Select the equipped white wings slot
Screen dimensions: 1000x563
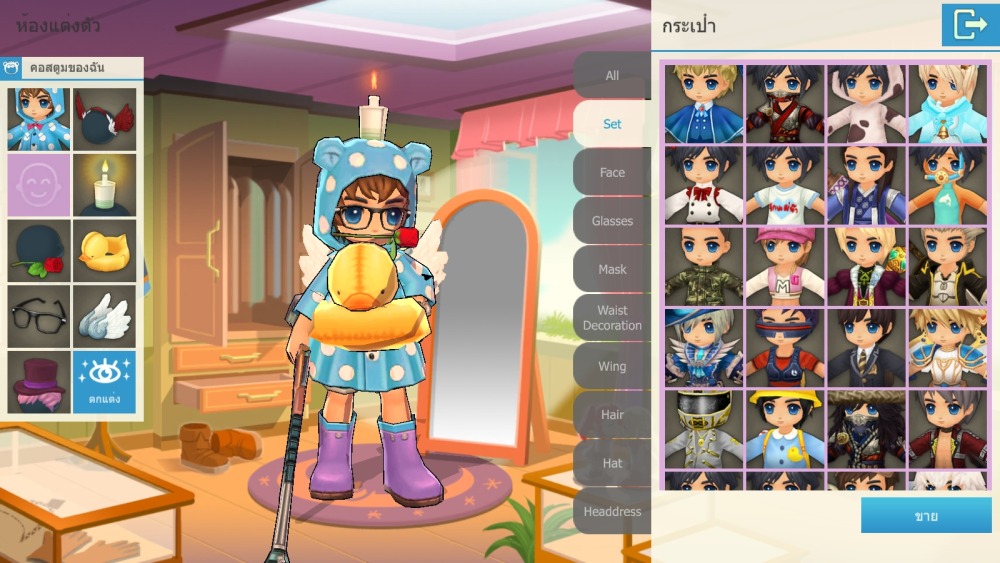click(x=104, y=316)
